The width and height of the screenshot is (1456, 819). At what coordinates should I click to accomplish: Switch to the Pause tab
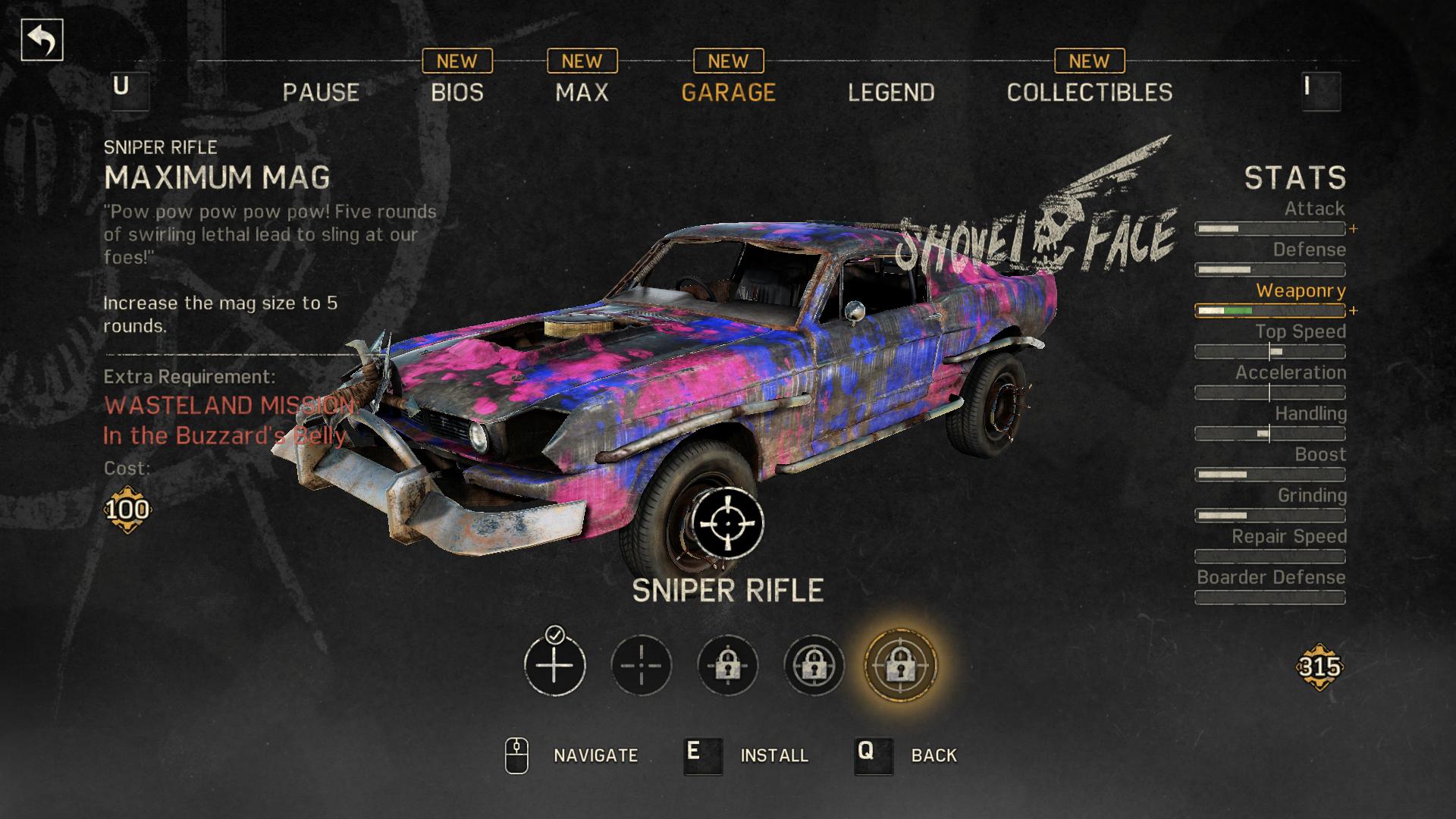pyautogui.click(x=321, y=93)
